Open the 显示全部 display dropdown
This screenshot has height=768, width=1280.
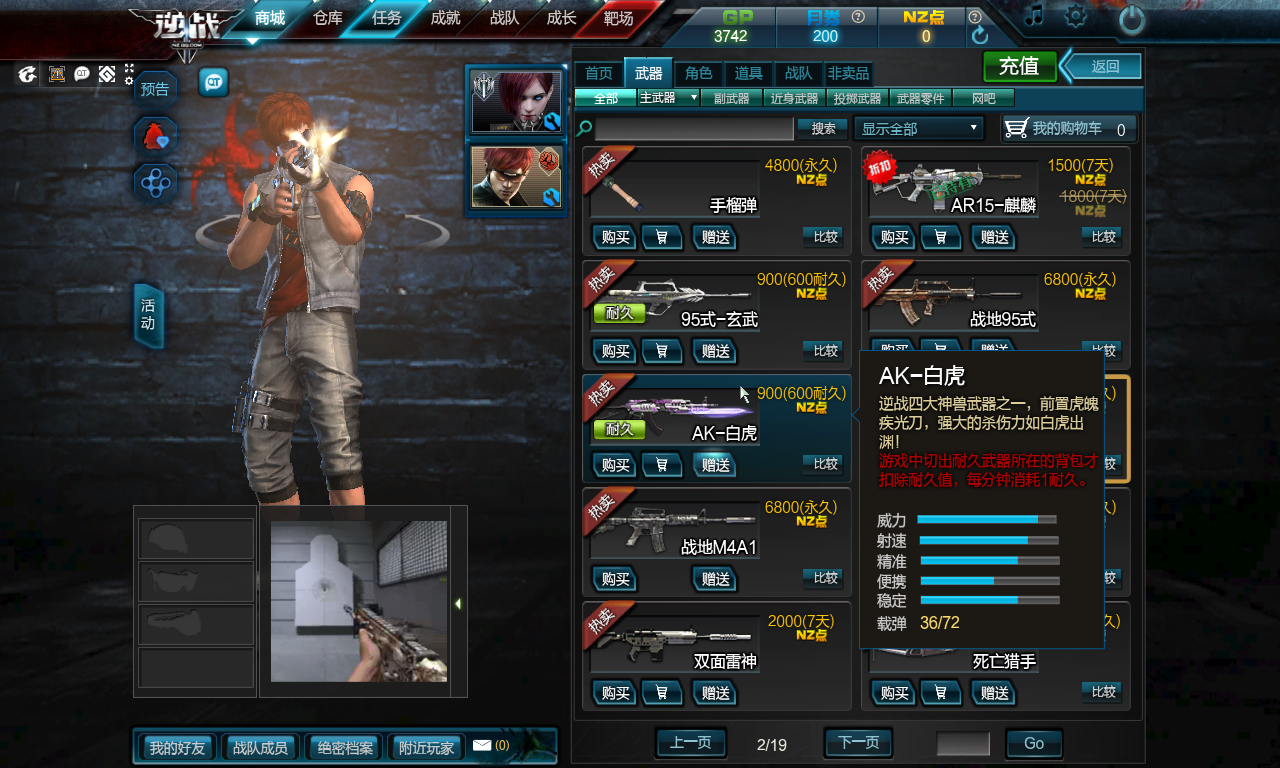919,129
